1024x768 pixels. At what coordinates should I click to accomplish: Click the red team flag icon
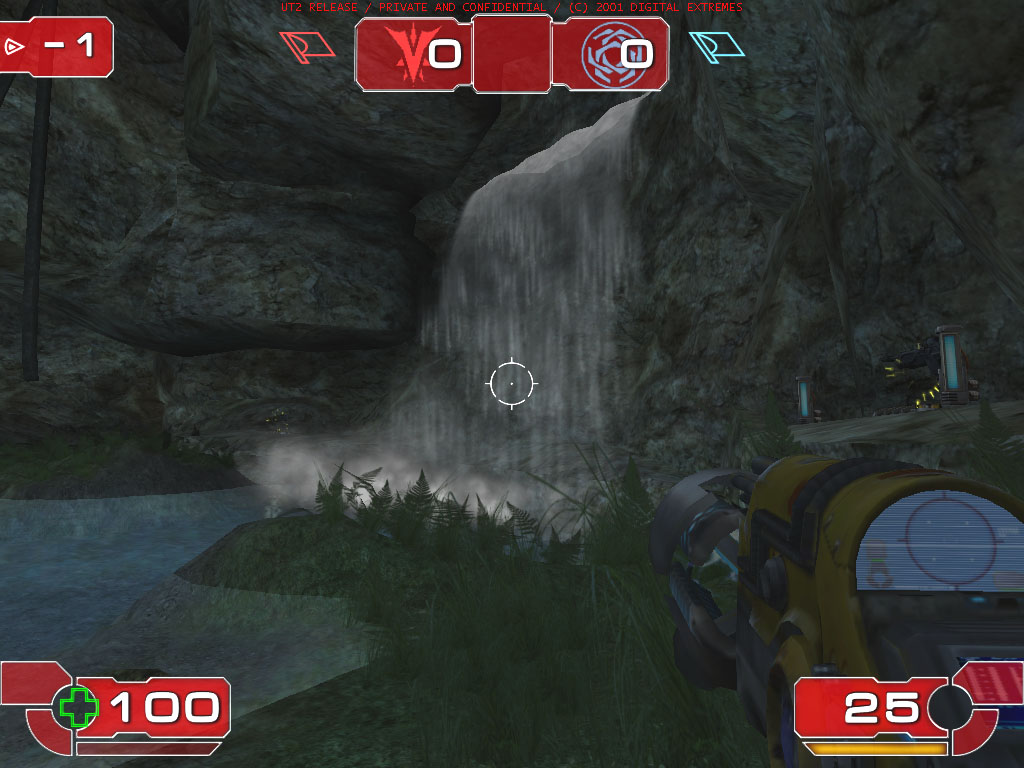(x=307, y=47)
